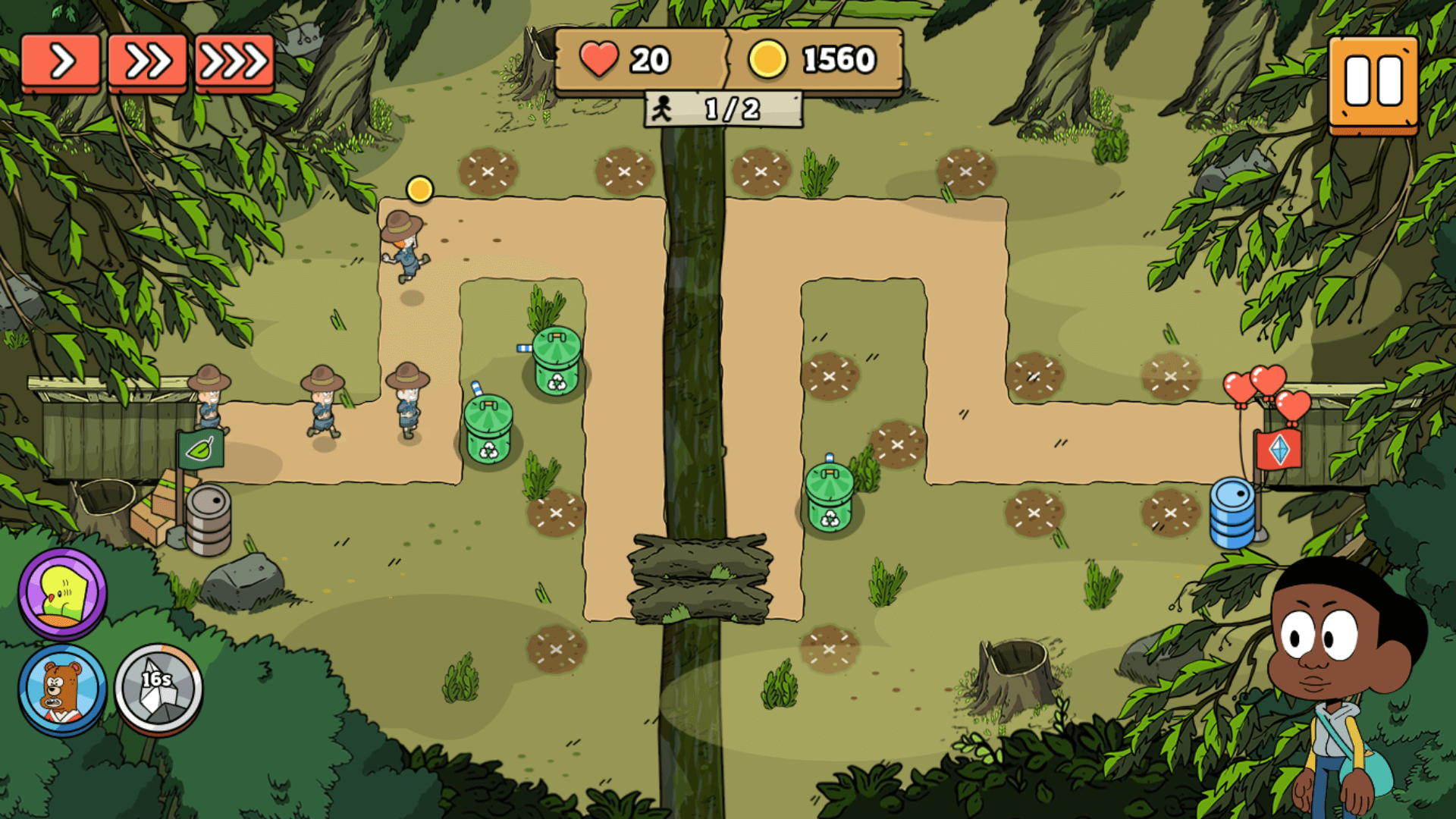
Task: Activate the bear character ability
Action: [63, 689]
